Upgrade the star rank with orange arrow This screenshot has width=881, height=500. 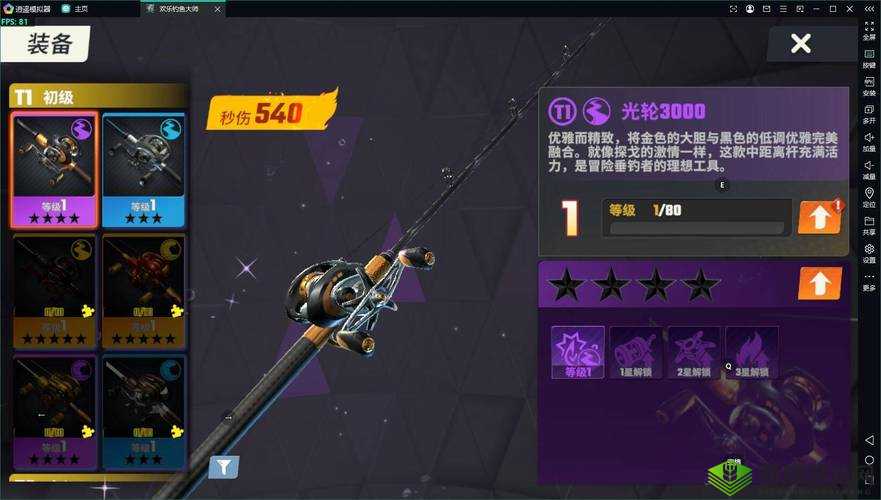(819, 283)
